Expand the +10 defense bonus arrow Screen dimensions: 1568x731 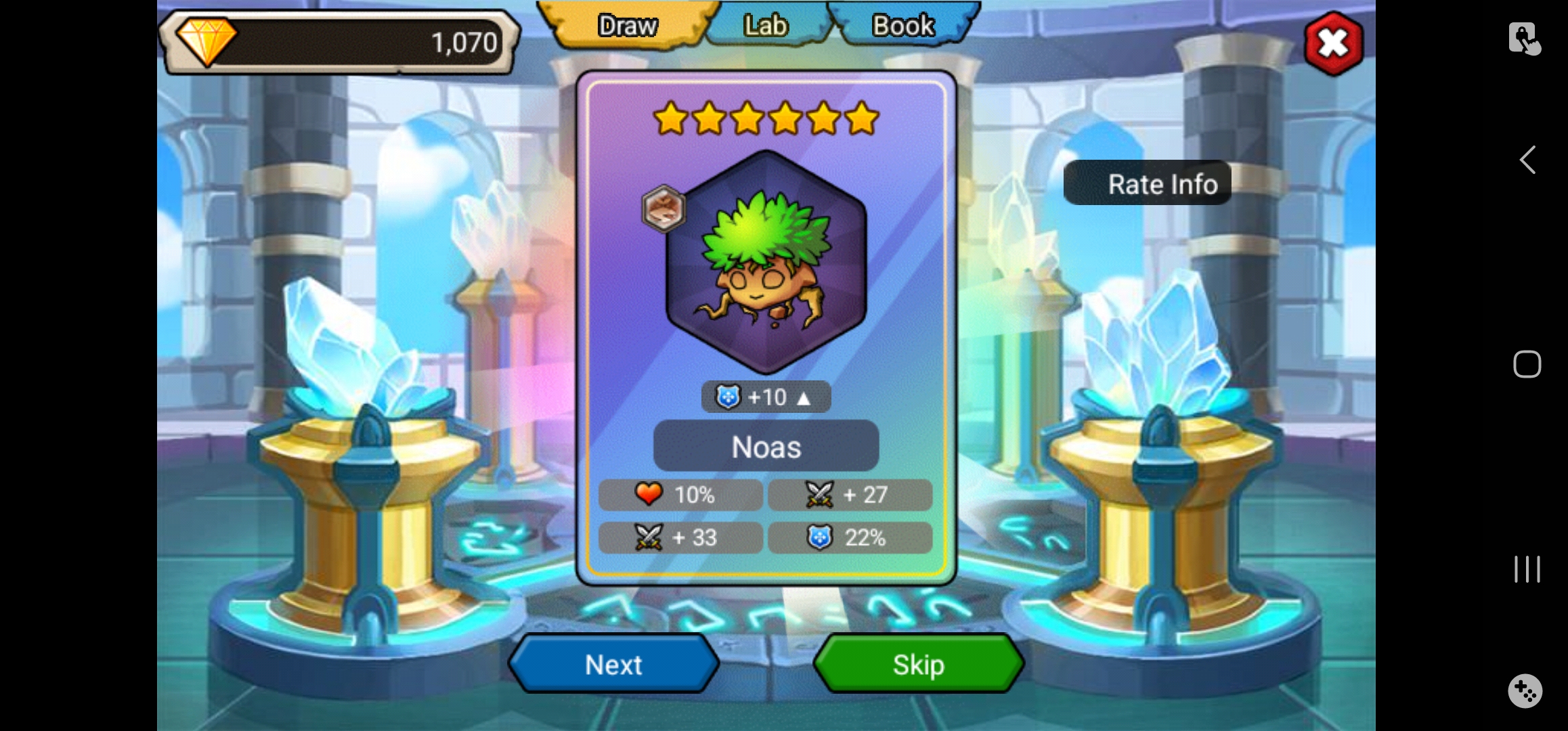click(804, 398)
